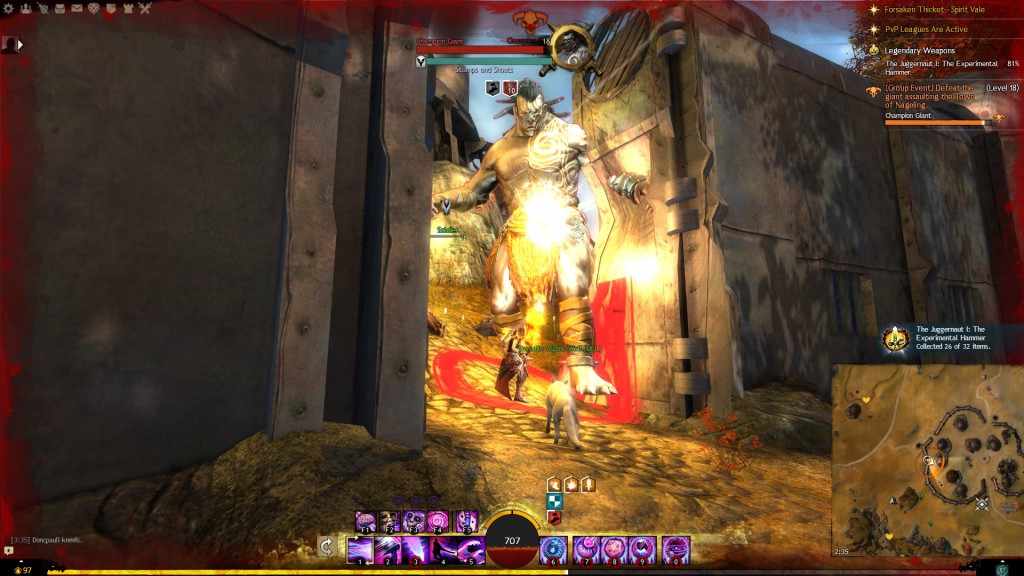This screenshot has width=1024, height=576.
Task: Open the World vs World castle icon
Action: 126,9
